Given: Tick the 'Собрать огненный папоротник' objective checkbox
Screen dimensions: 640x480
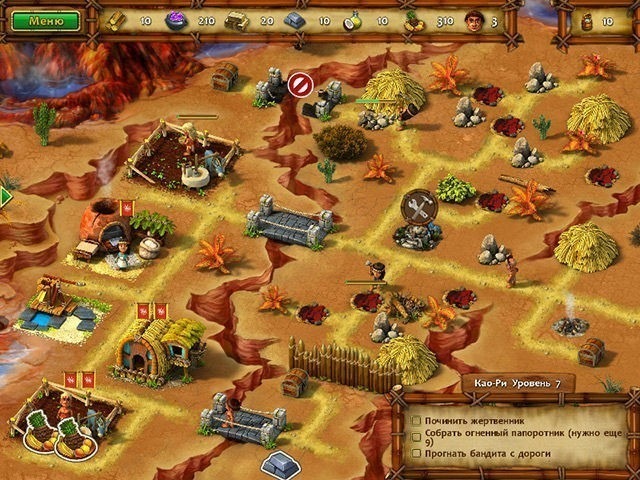Looking at the screenshot, I should pyautogui.click(x=417, y=435).
